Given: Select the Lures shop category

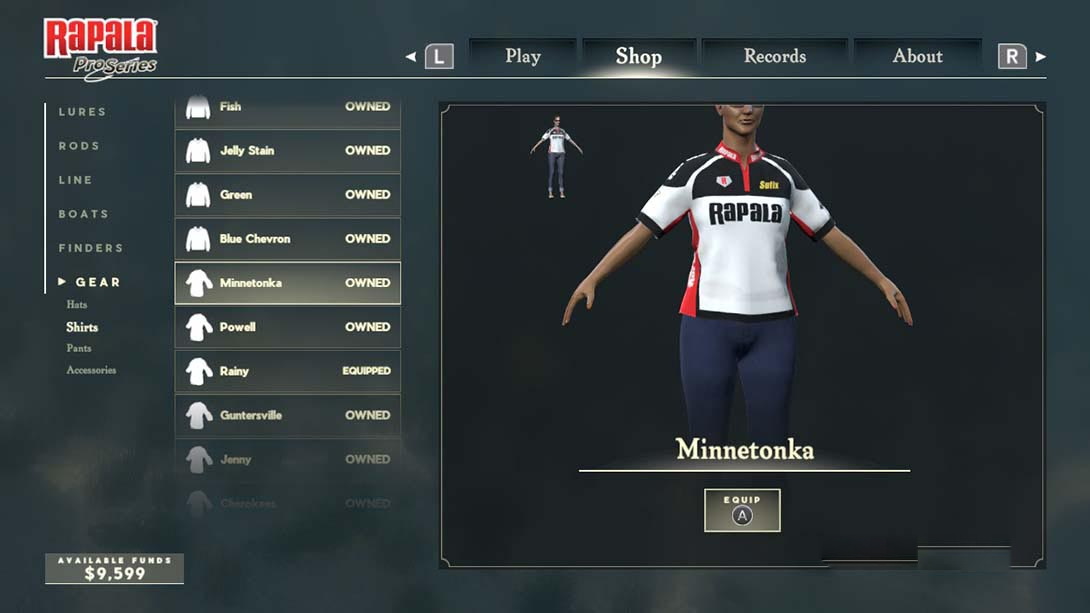Looking at the screenshot, I should [82, 112].
